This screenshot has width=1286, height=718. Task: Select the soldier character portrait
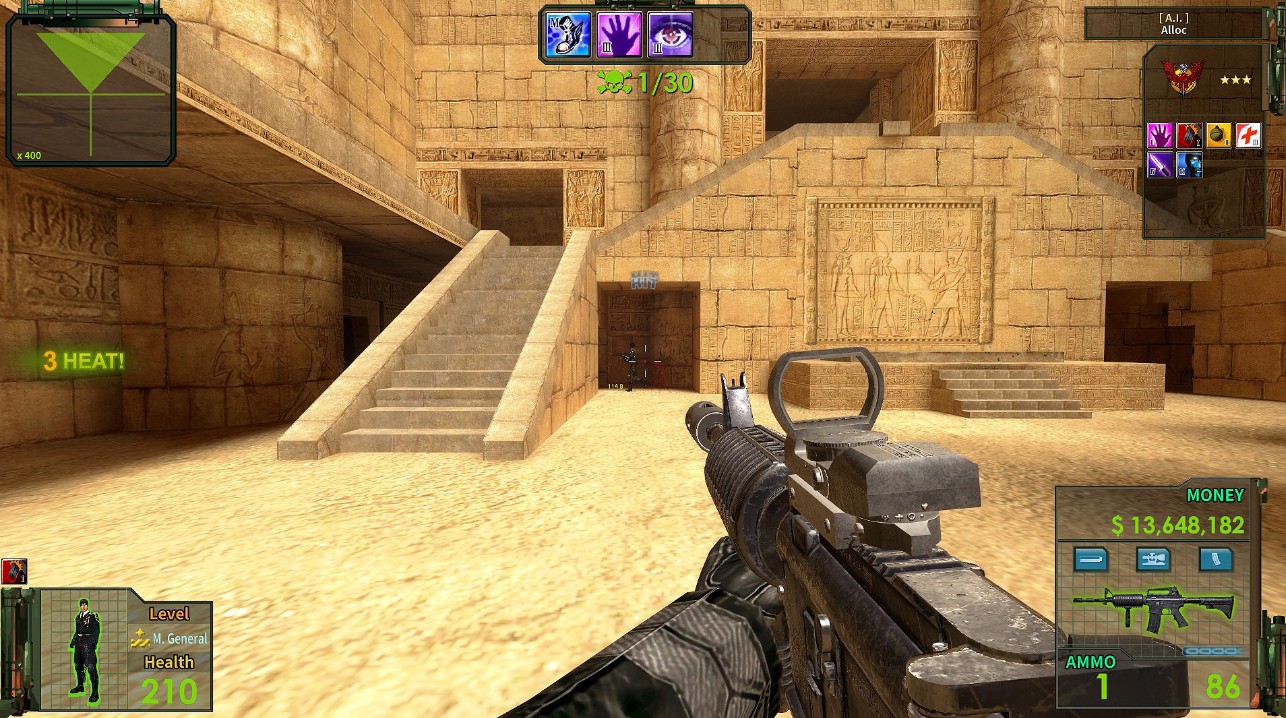85,649
